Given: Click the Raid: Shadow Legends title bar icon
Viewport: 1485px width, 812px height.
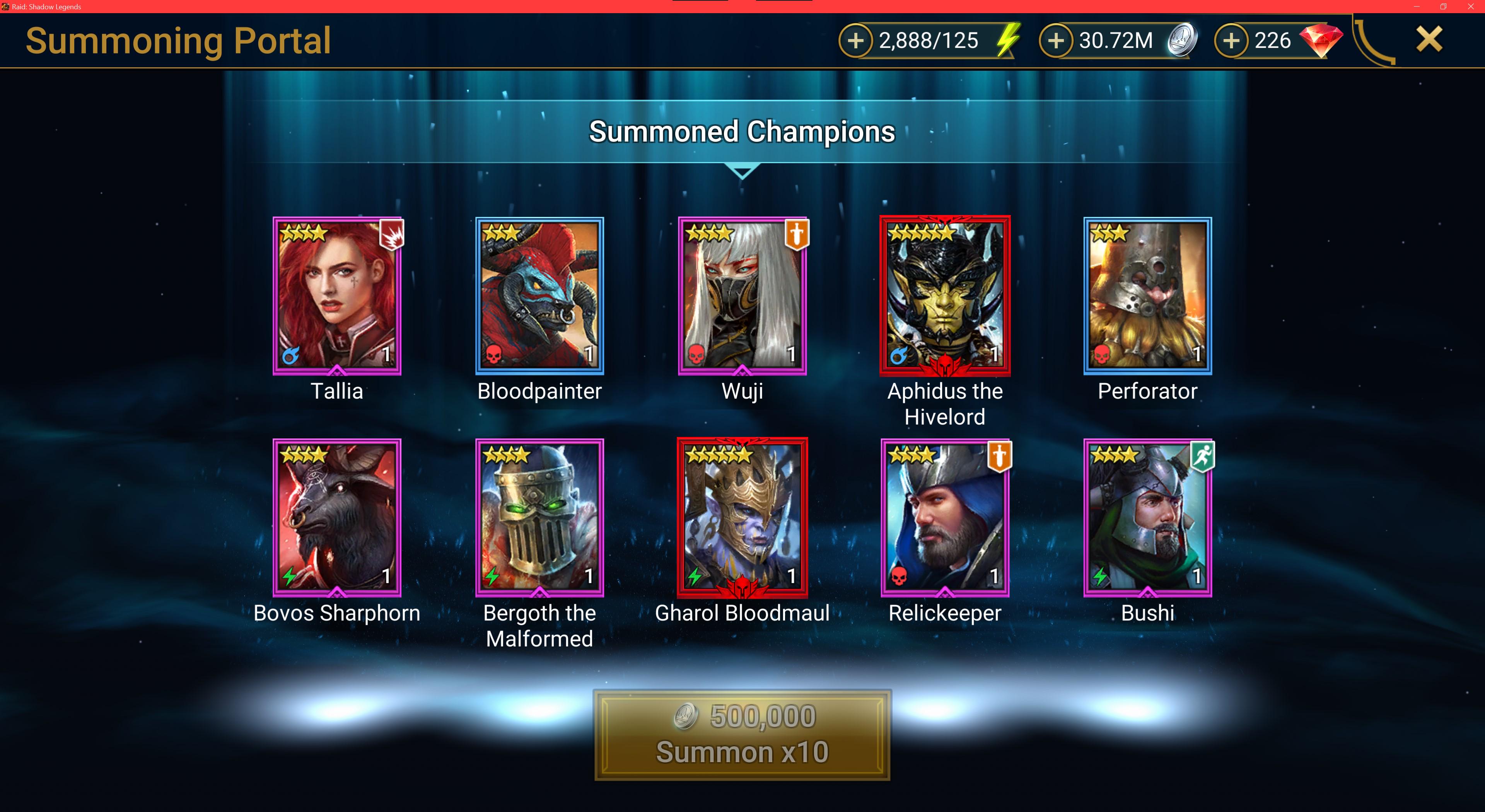Looking at the screenshot, I should 6,7.
